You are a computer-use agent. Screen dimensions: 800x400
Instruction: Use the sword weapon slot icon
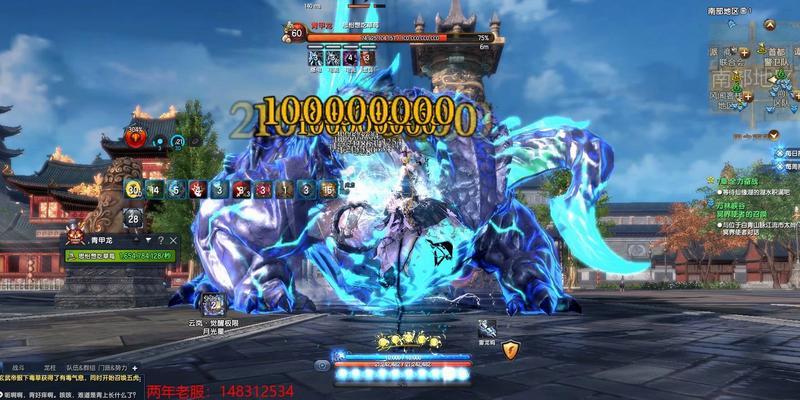[x=487, y=327]
